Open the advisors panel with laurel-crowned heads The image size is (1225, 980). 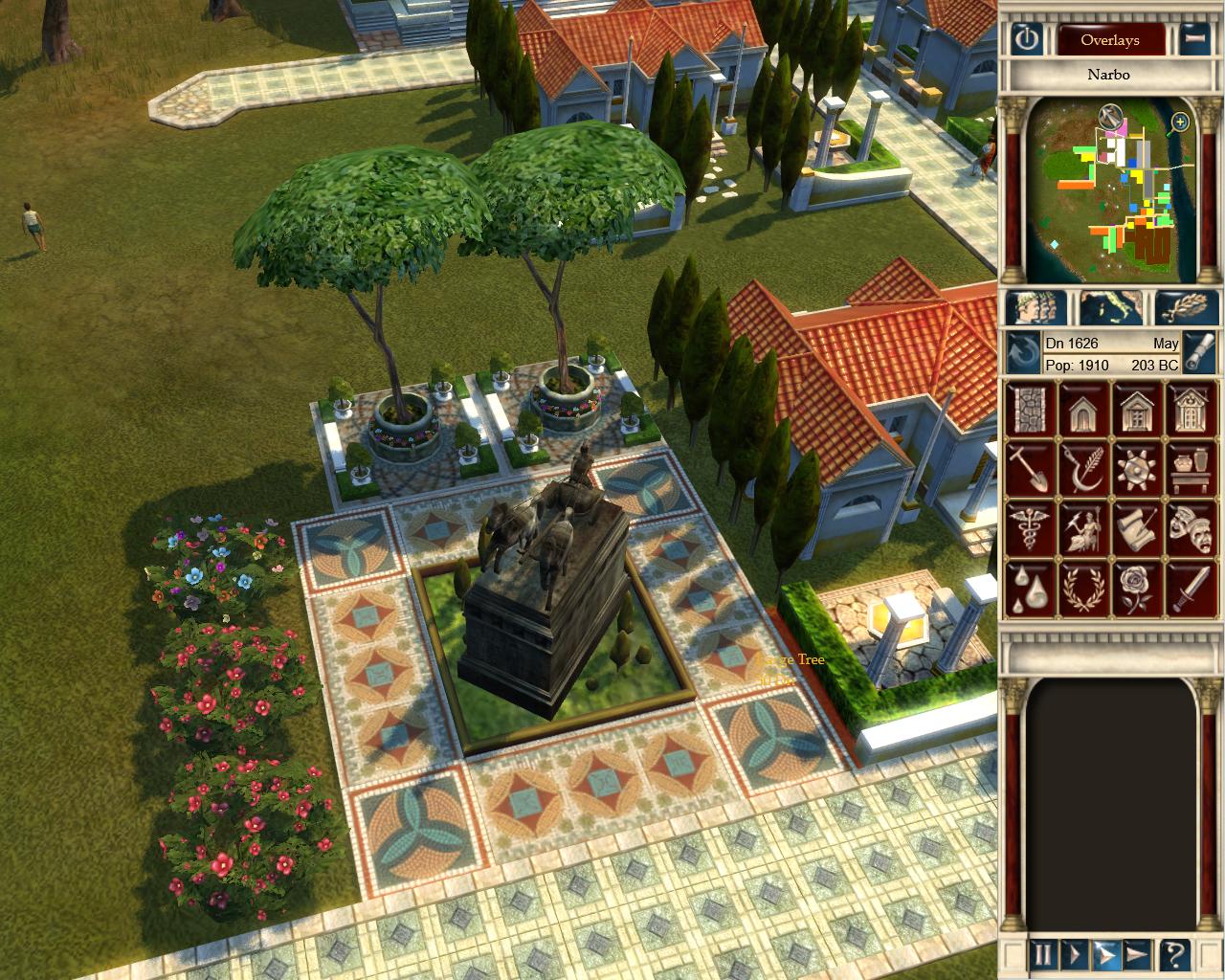click(1035, 307)
